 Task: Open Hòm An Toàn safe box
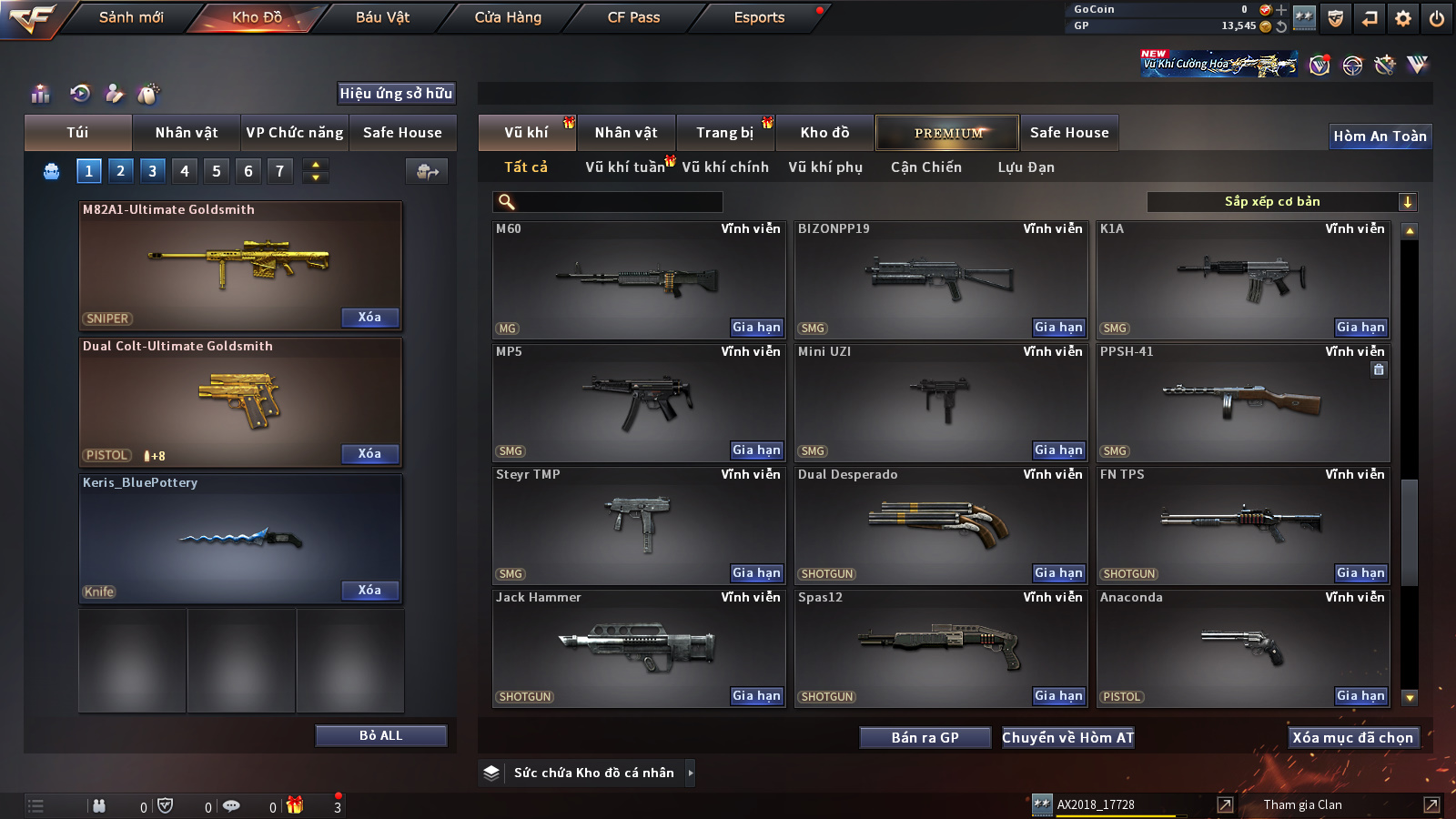(1380, 136)
